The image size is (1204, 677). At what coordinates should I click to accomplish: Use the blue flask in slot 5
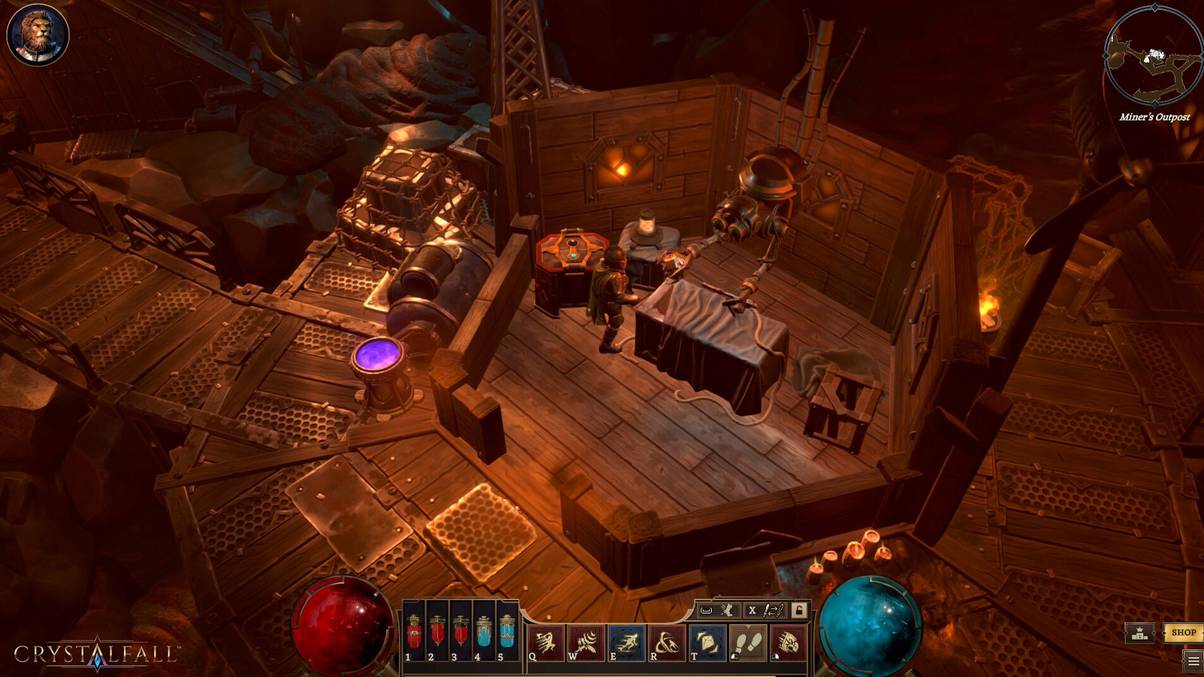[508, 634]
